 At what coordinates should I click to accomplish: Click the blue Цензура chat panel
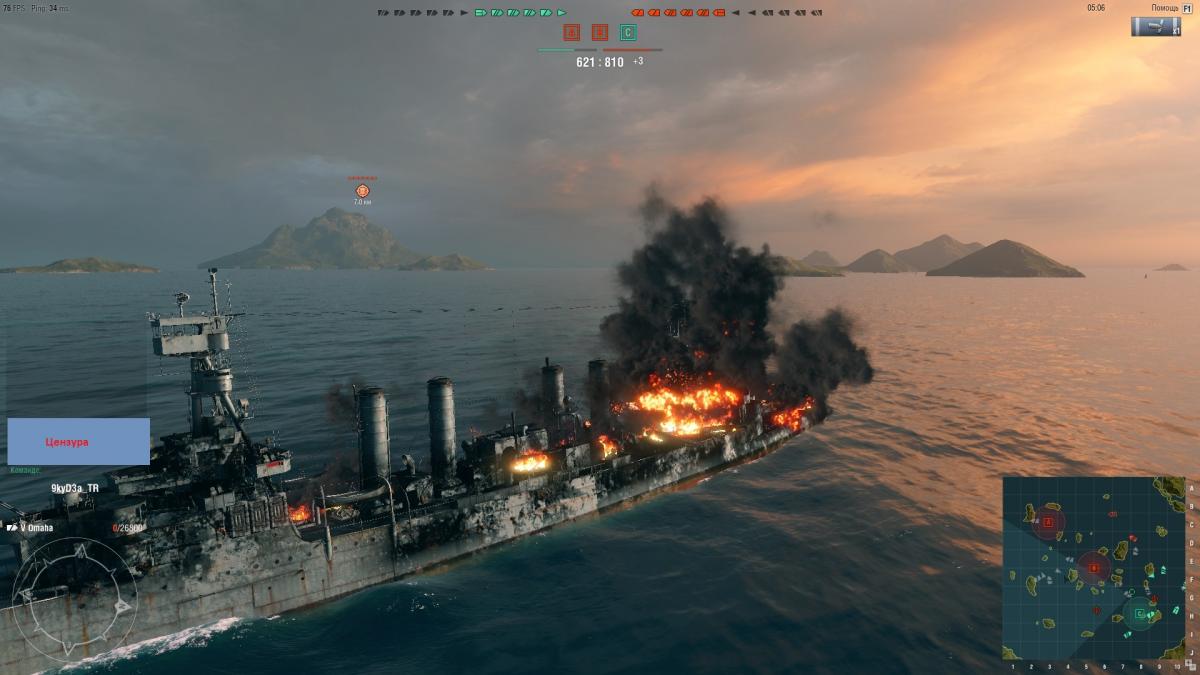pos(79,441)
